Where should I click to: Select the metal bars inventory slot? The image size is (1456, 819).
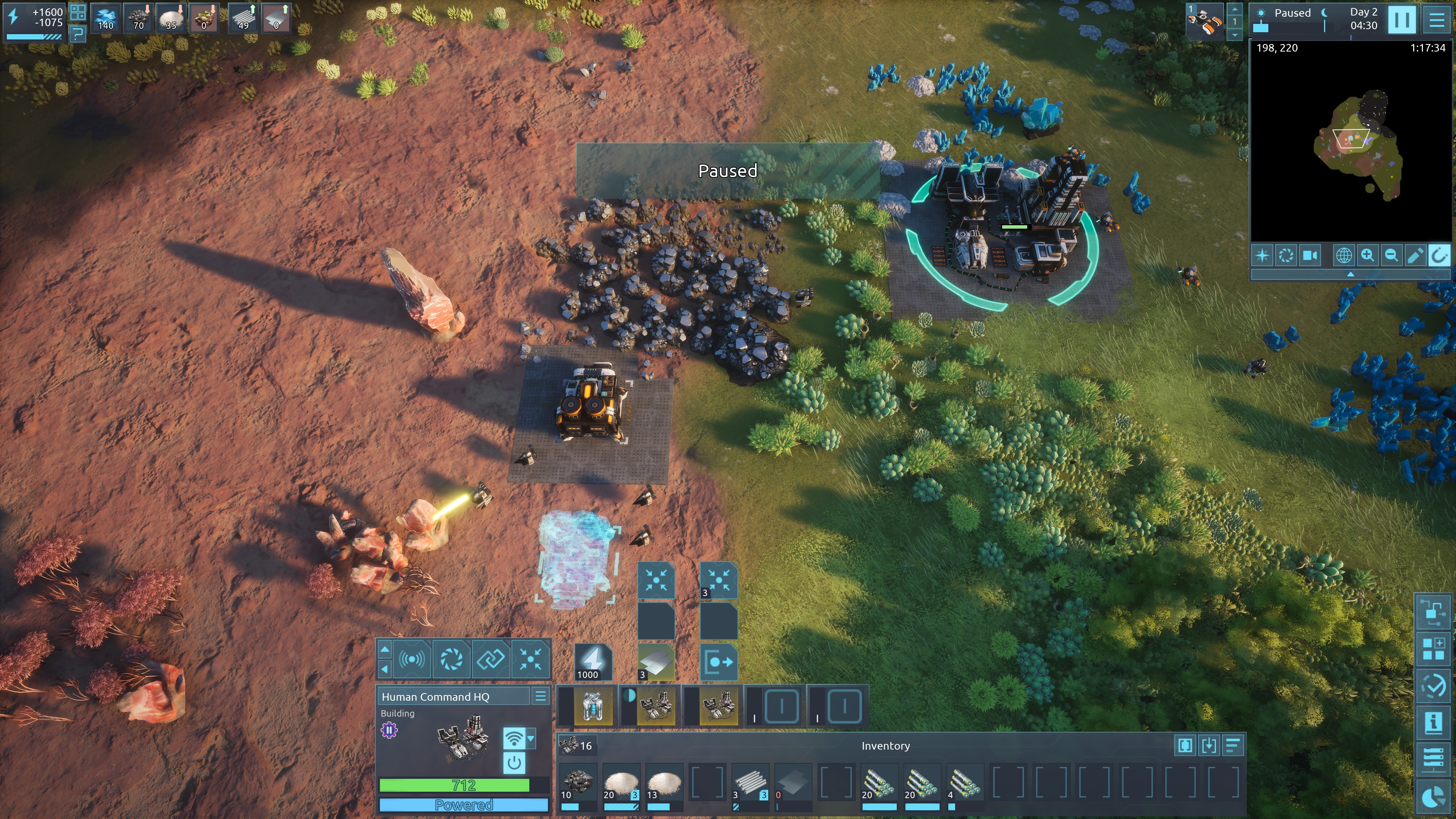point(750,783)
